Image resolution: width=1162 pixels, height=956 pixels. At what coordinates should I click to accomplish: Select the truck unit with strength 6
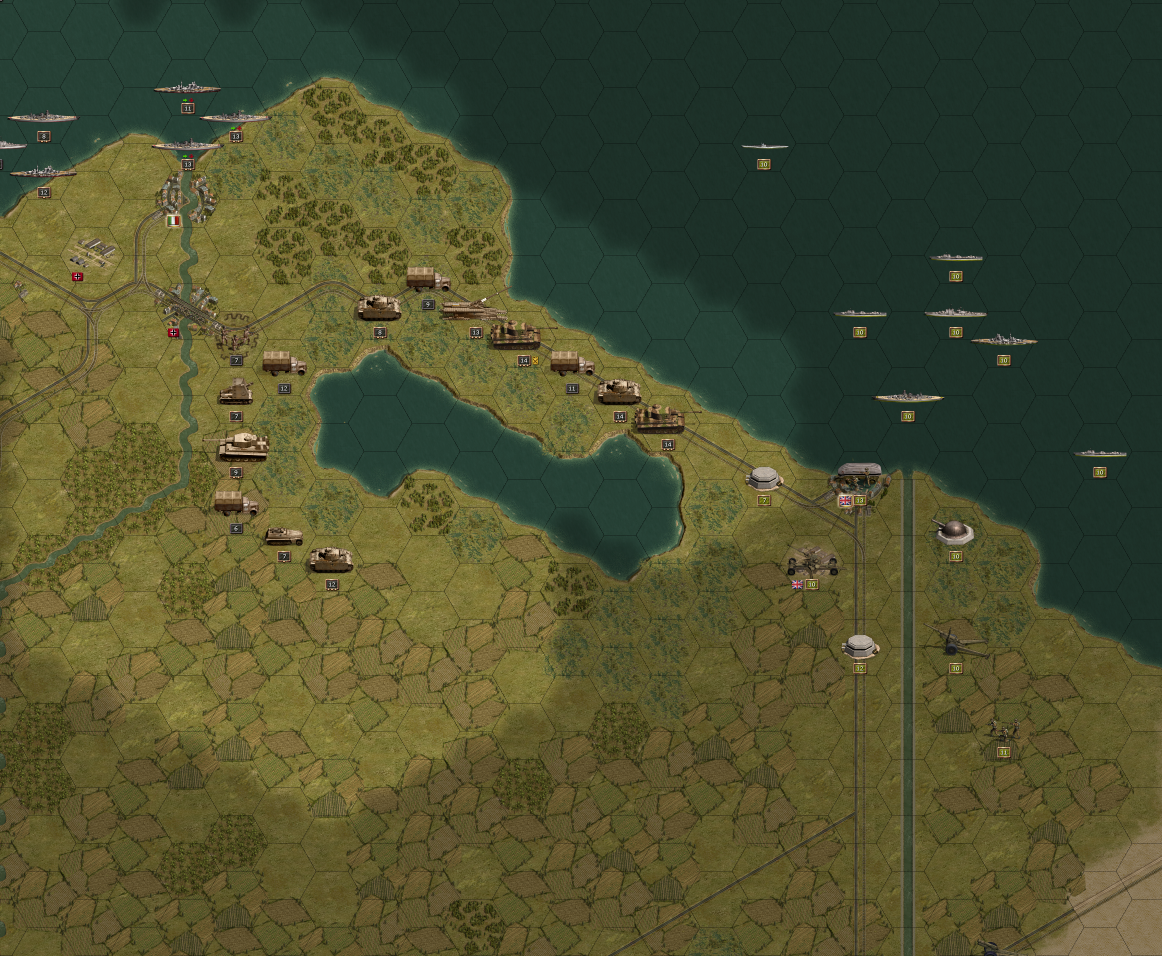pyautogui.click(x=236, y=503)
